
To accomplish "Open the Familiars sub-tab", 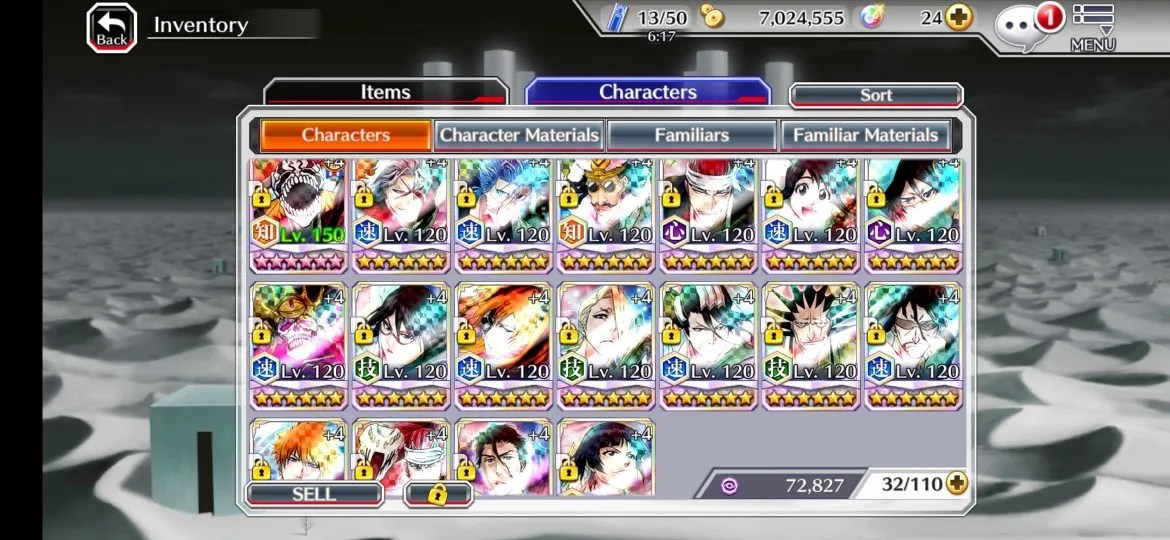I will [x=691, y=135].
